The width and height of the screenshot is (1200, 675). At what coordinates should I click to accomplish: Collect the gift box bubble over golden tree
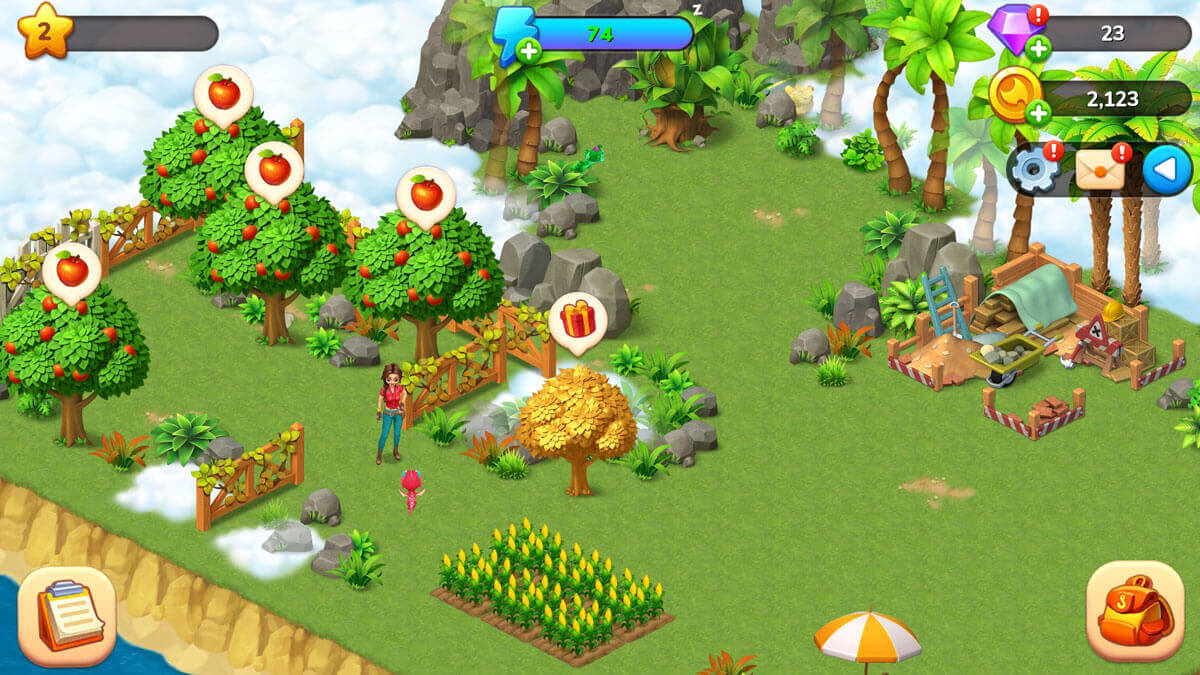tap(577, 320)
